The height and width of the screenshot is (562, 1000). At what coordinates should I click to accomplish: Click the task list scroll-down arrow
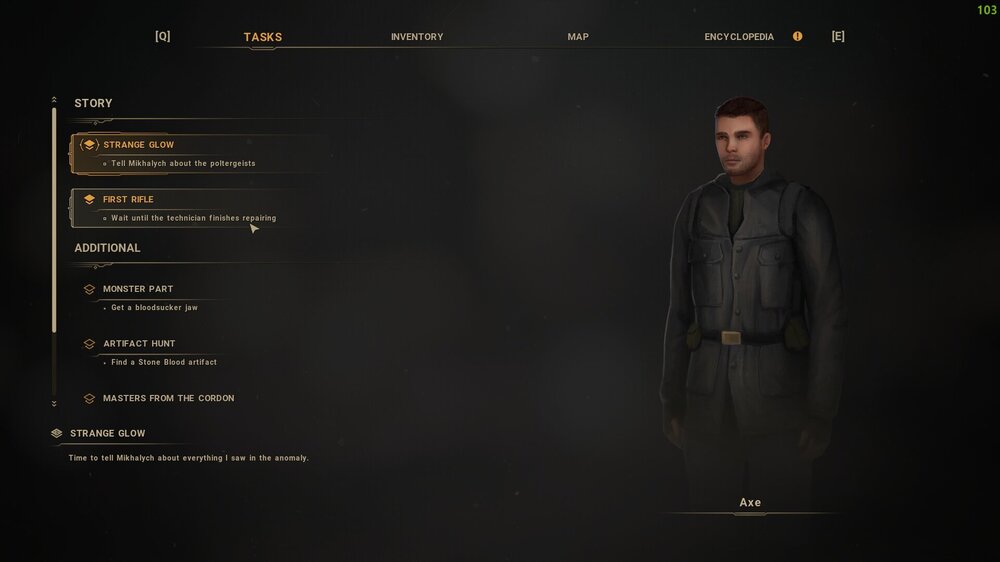tap(54, 403)
